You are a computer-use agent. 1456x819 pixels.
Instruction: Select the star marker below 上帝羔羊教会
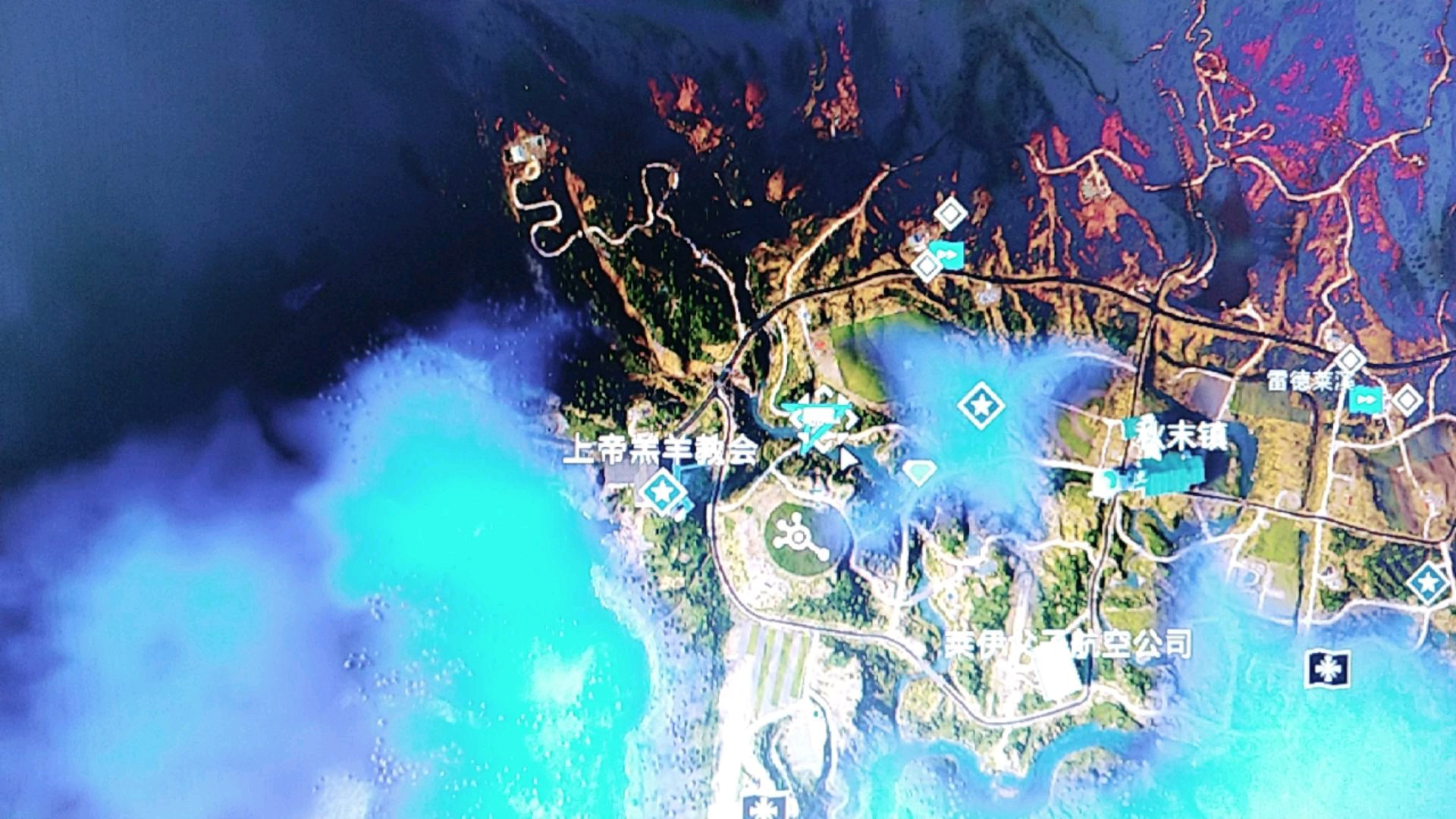662,491
